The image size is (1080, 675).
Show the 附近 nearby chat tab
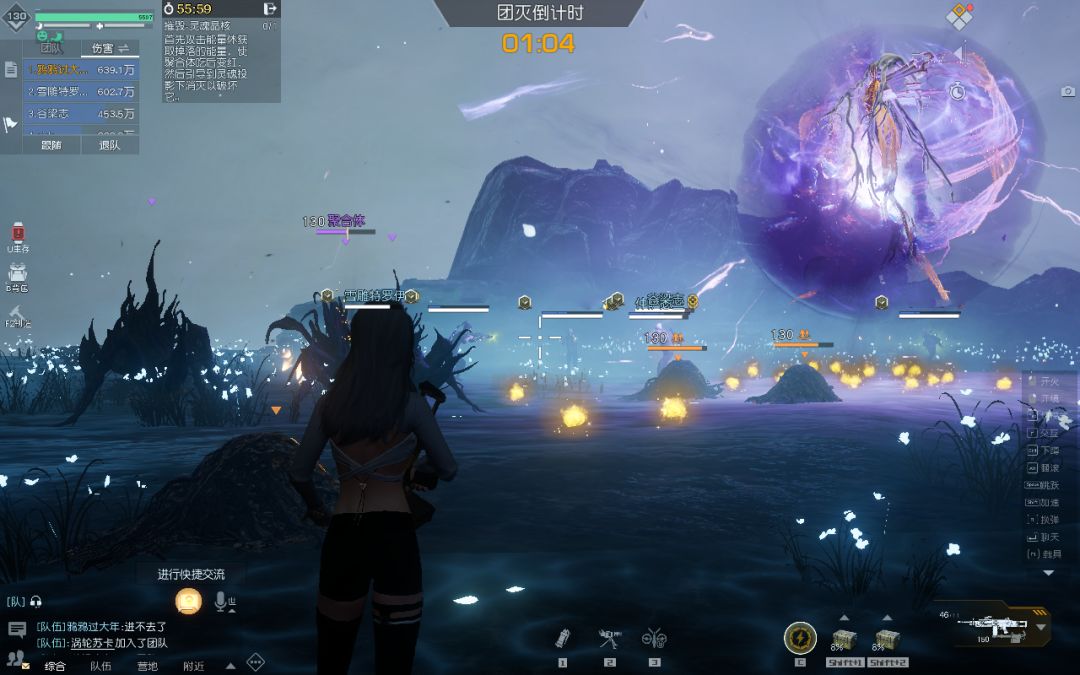point(193,666)
